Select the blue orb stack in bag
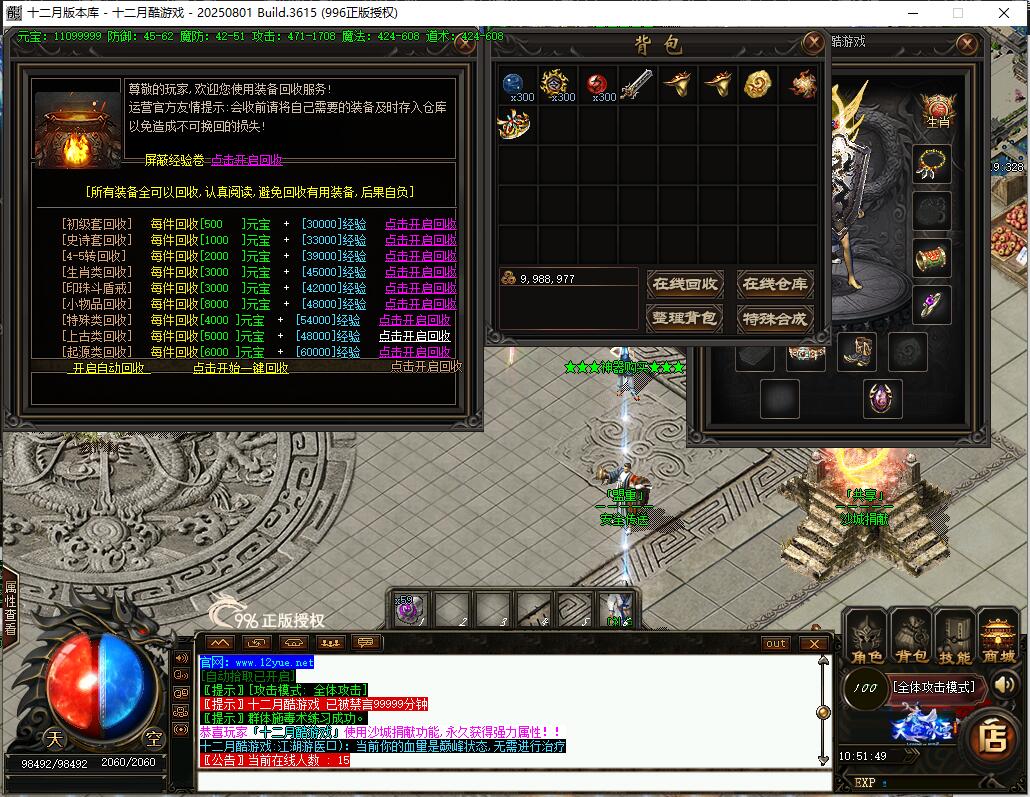The width and height of the screenshot is (1030, 797). coord(514,85)
